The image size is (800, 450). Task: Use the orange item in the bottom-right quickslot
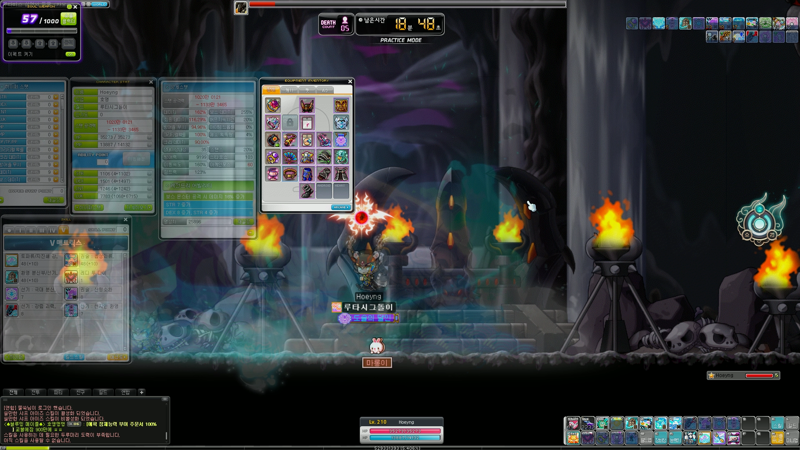(777, 438)
